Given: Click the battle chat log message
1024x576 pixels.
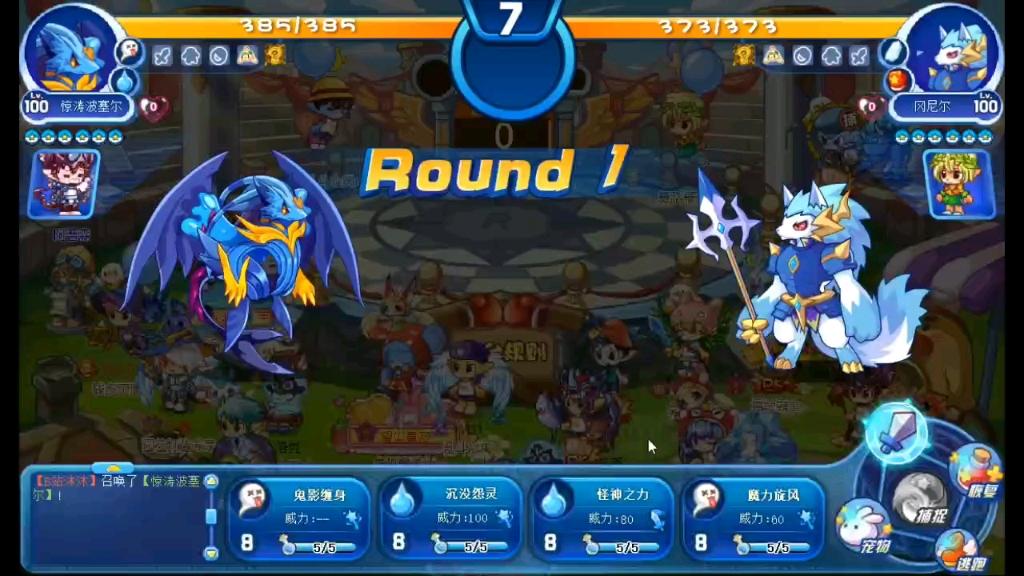Looking at the screenshot, I should (115, 488).
